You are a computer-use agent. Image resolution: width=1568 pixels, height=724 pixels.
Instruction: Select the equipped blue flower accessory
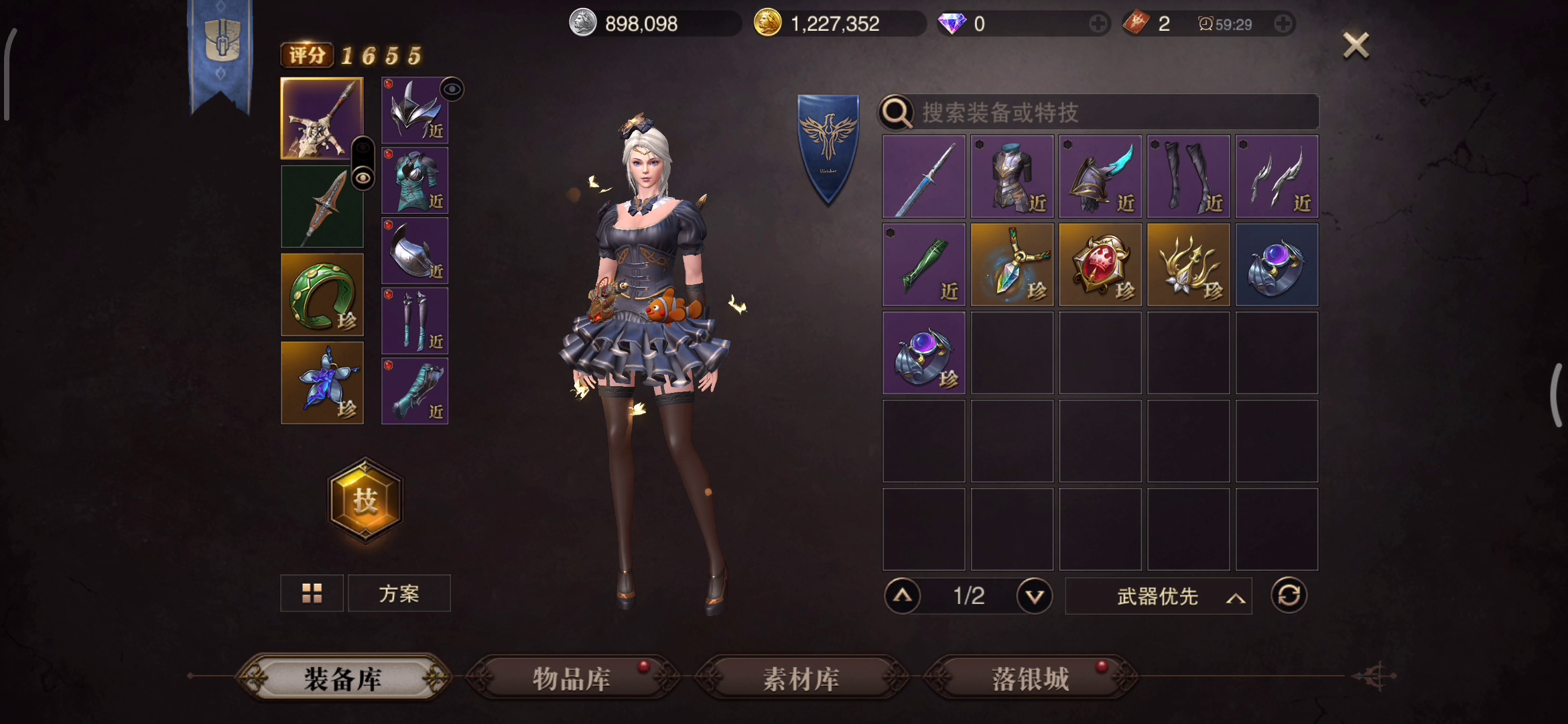click(x=322, y=383)
